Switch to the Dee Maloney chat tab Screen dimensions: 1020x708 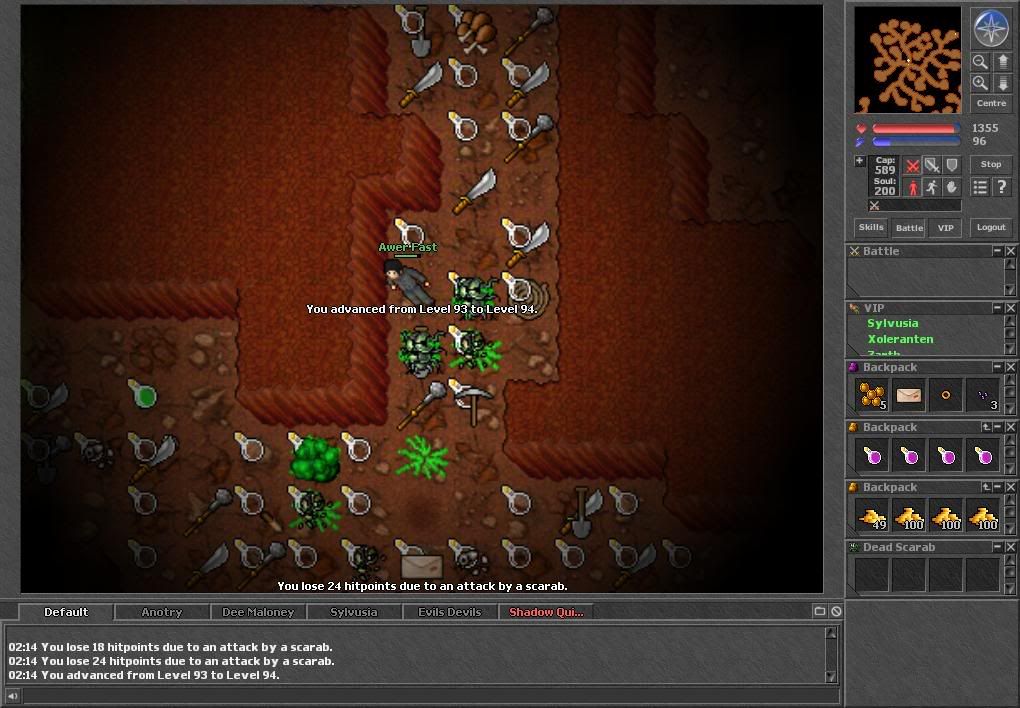(x=258, y=612)
